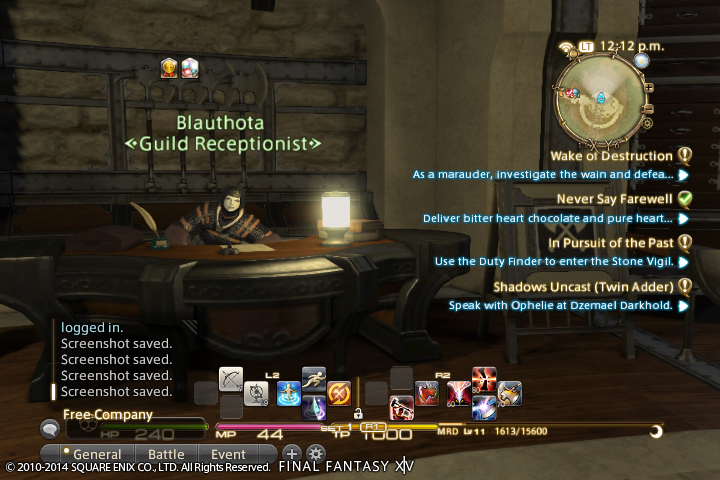Zoom out the minimap with the minus button

click(x=648, y=108)
